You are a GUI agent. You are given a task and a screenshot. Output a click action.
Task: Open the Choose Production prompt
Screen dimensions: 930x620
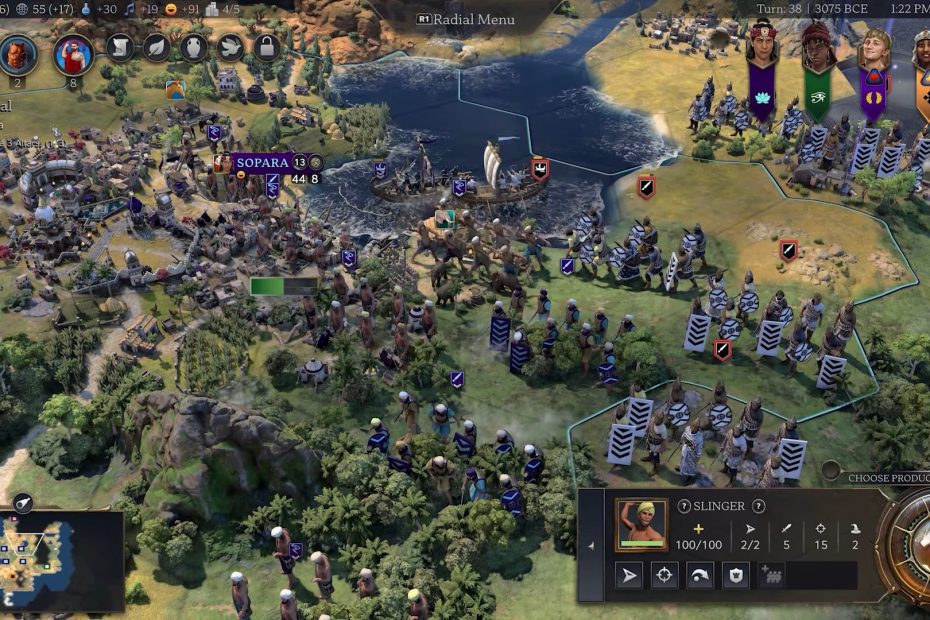click(x=888, y=478)
